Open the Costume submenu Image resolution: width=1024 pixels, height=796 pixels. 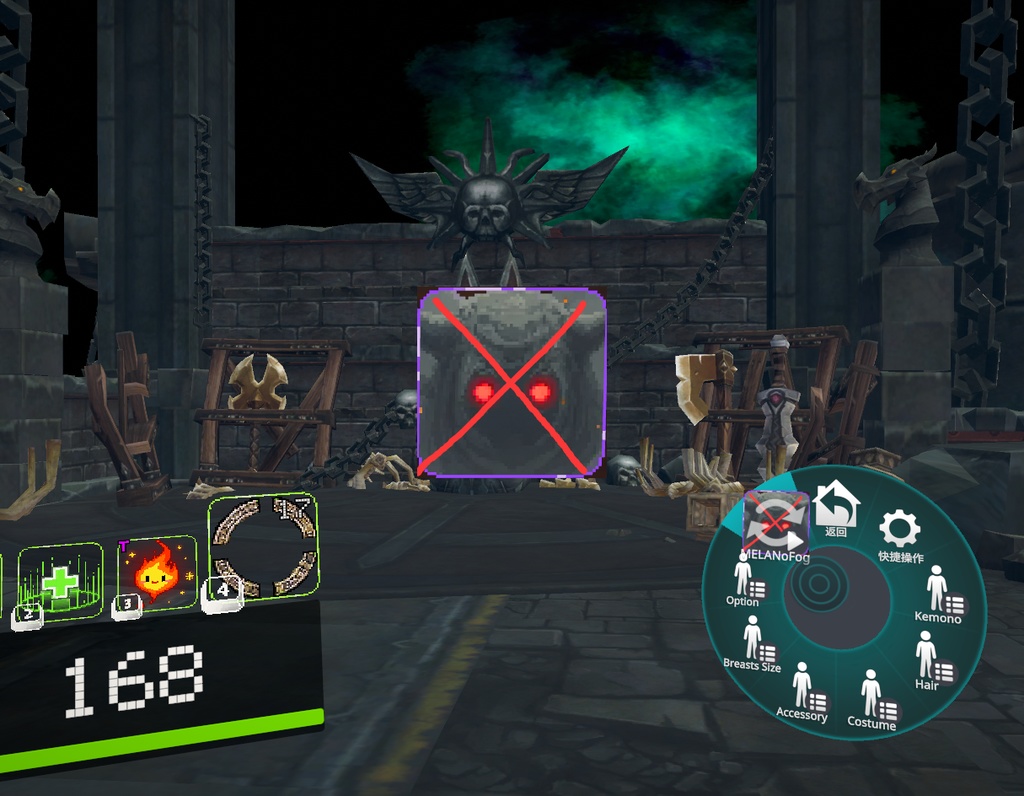(x=872, y=698)
